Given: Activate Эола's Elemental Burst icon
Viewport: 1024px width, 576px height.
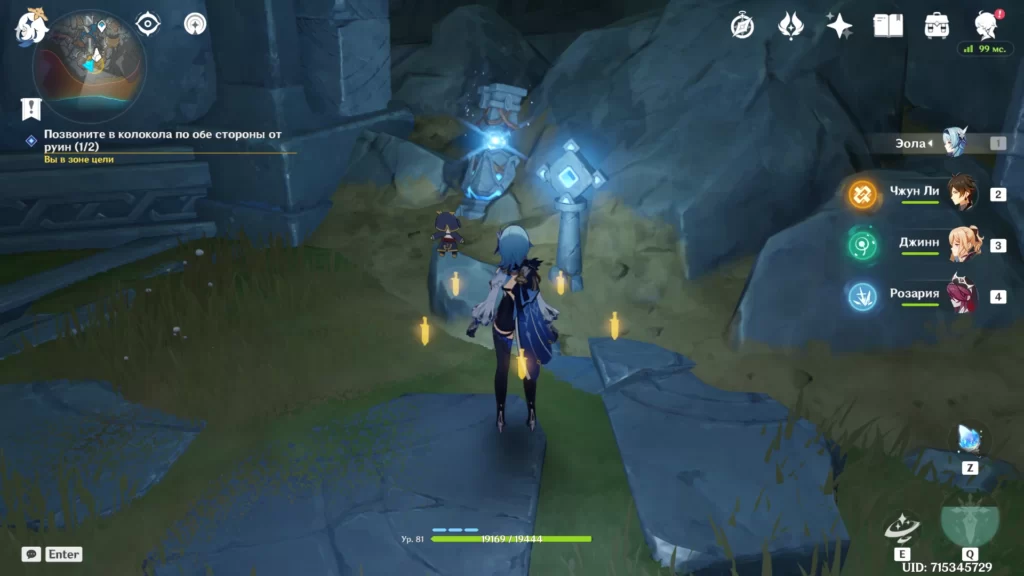Looking at the screenshot, I should tap(970, 522).
